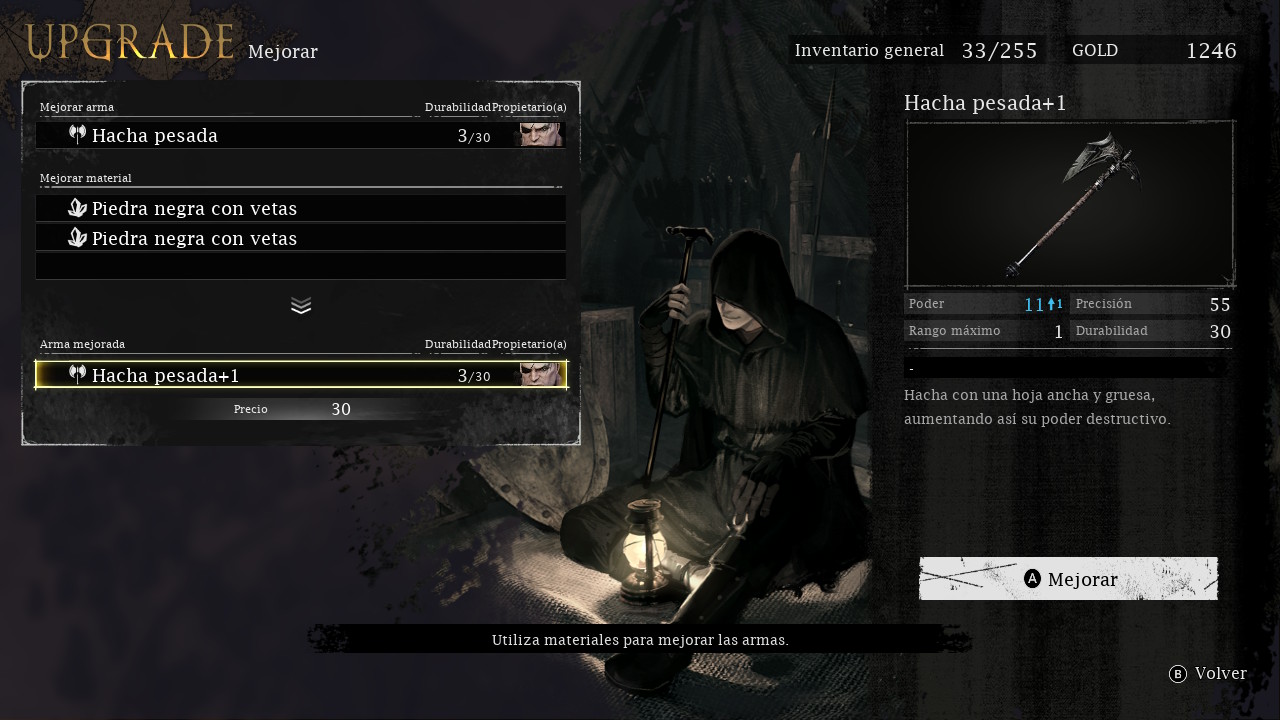Choose the upgraded Hacha pesada+1 row
The height and width of the screenshot is (720, 1280).
point(300,375)
